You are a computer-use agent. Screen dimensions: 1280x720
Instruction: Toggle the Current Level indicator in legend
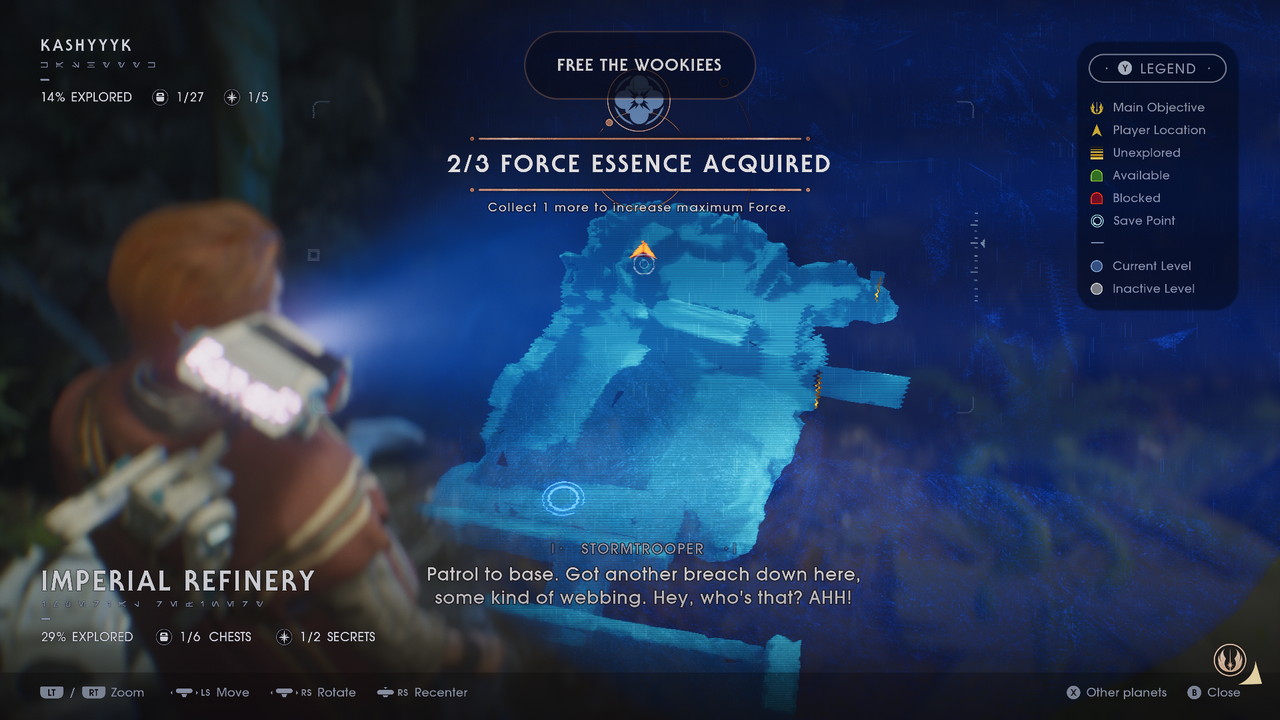1097,266
